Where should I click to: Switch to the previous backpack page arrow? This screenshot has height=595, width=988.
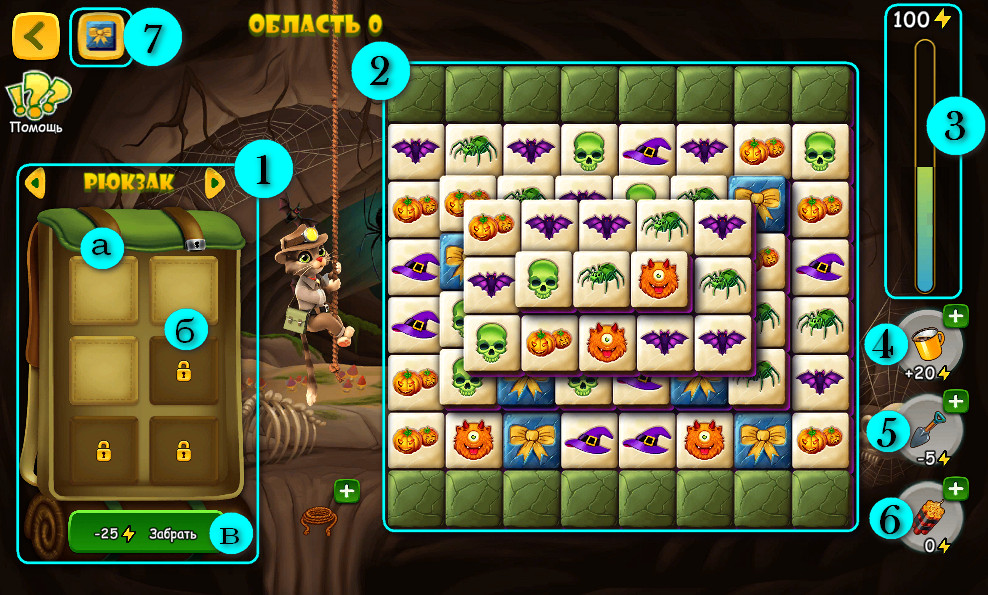coord(35,183)
